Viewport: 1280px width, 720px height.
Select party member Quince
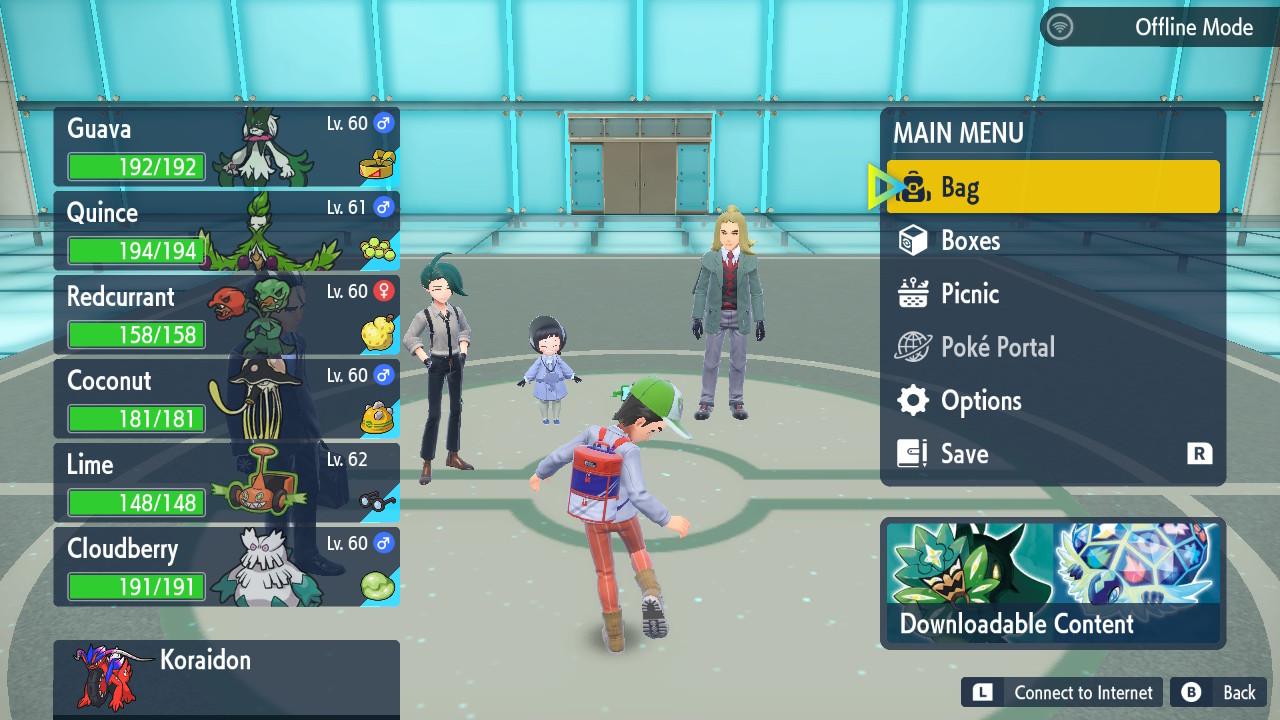(x=226, y=231)
